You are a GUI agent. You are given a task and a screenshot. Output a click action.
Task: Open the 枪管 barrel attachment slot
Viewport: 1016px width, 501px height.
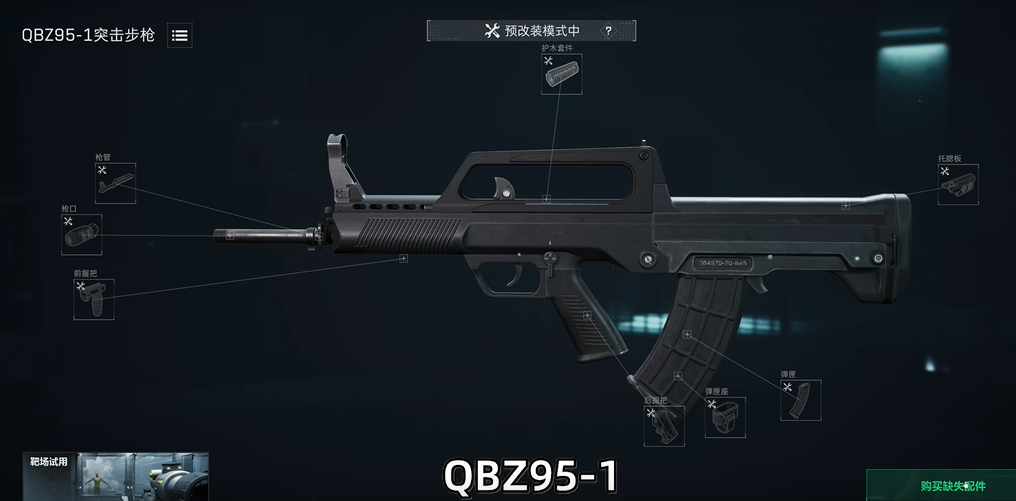click(115, 183)
